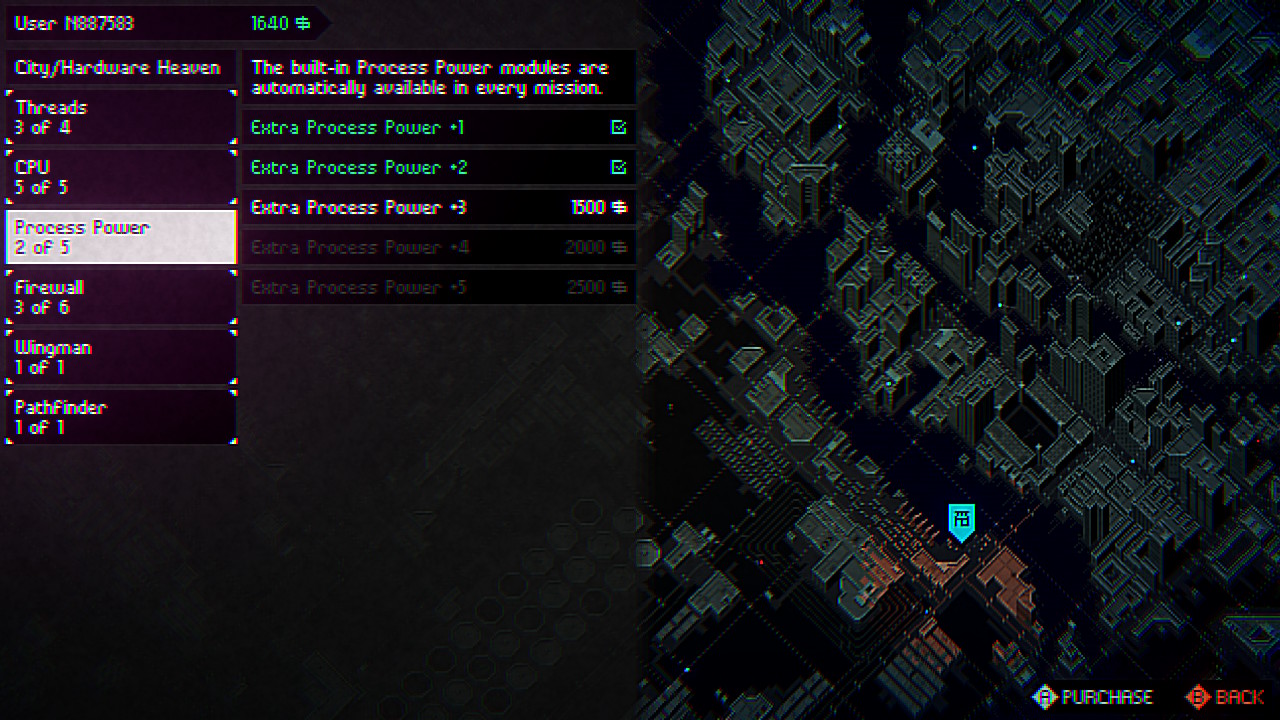Select the CPU upgrade category
1280x720 pixels.
tap(120, 177)
